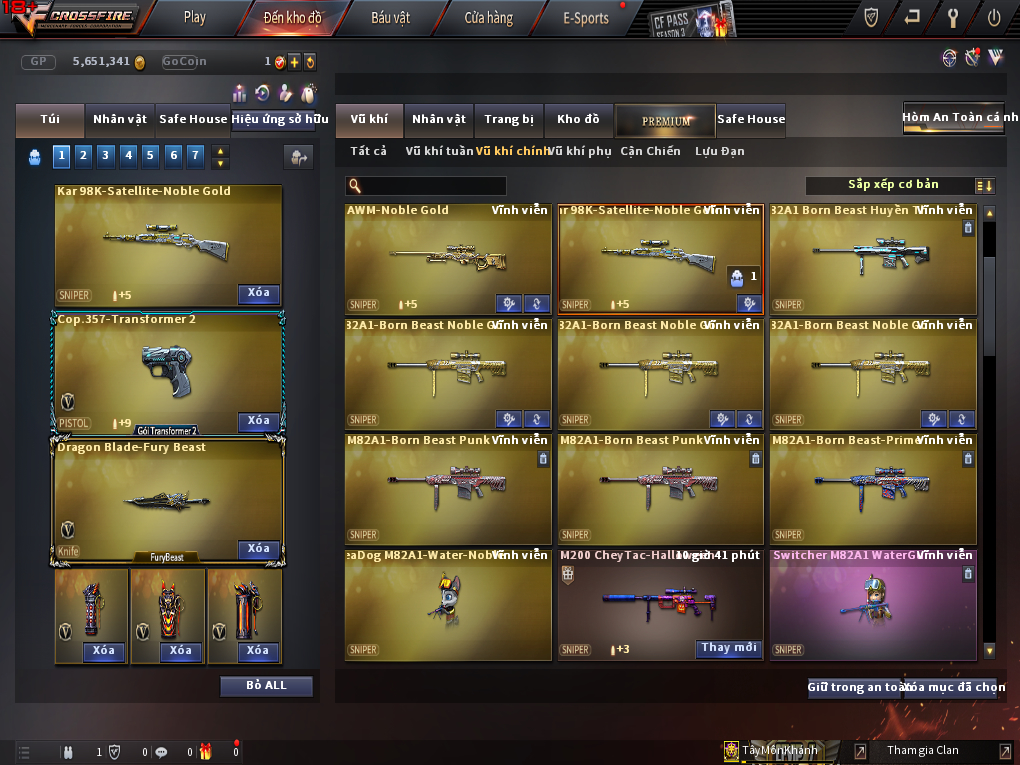Click Bỏ ALL to unequip everything
This screenshot has height=765, width=1020.
tap(266, 686)
